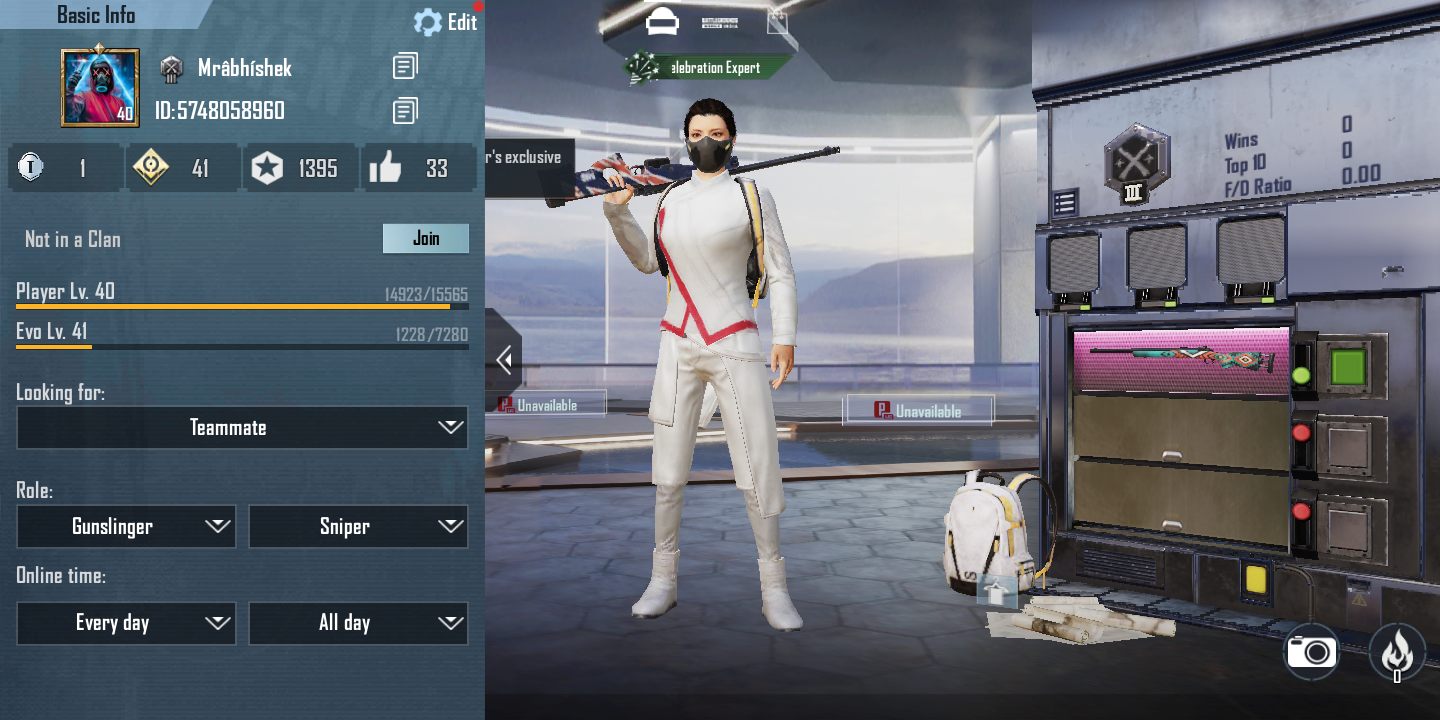1440x720 pixels.
Task: Expand the Gunslinger role dropdown
Action: tap(126, 527)
